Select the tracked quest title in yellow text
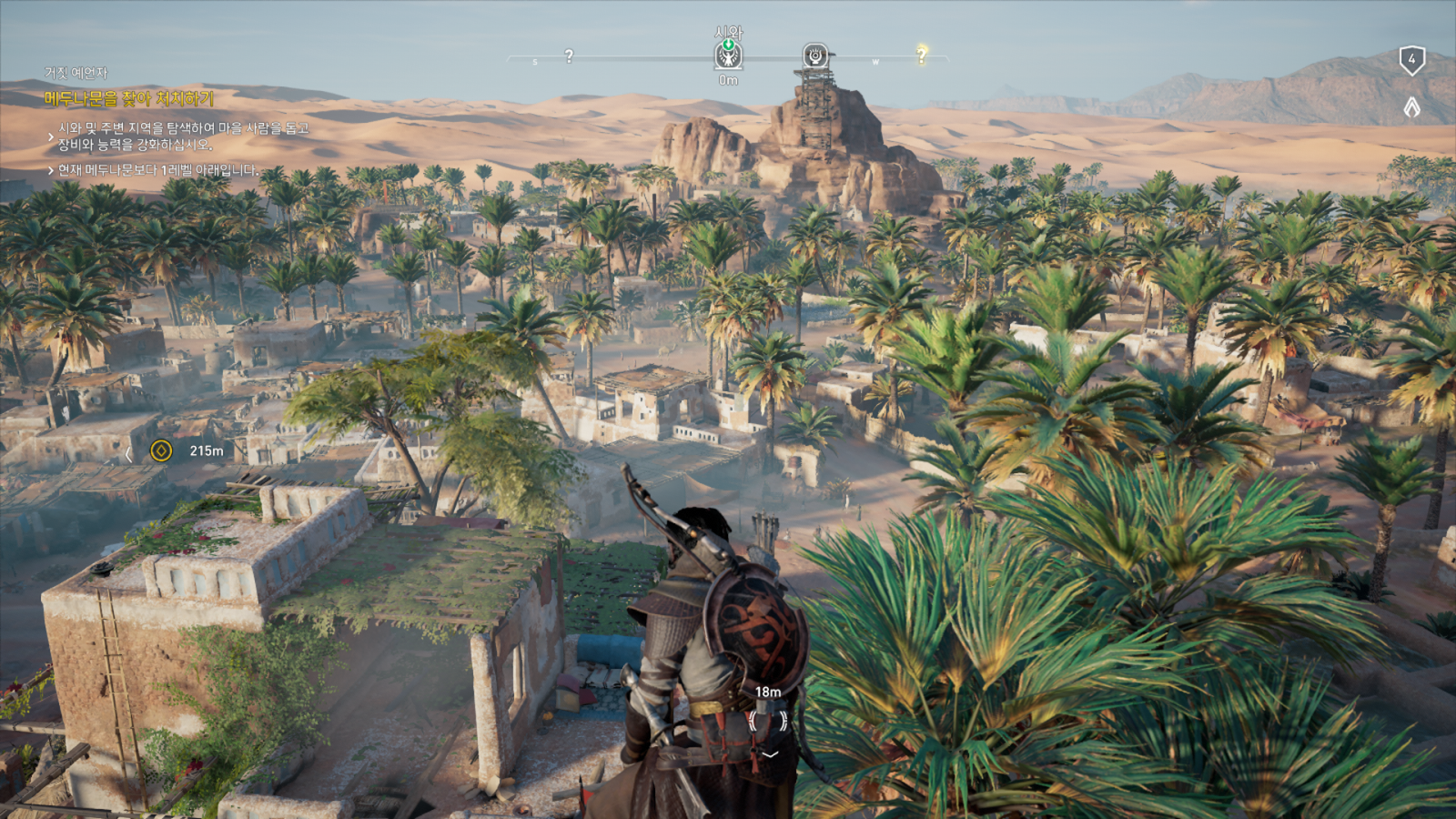Viewport: 1456px width, 819px height. pos(129,98)
